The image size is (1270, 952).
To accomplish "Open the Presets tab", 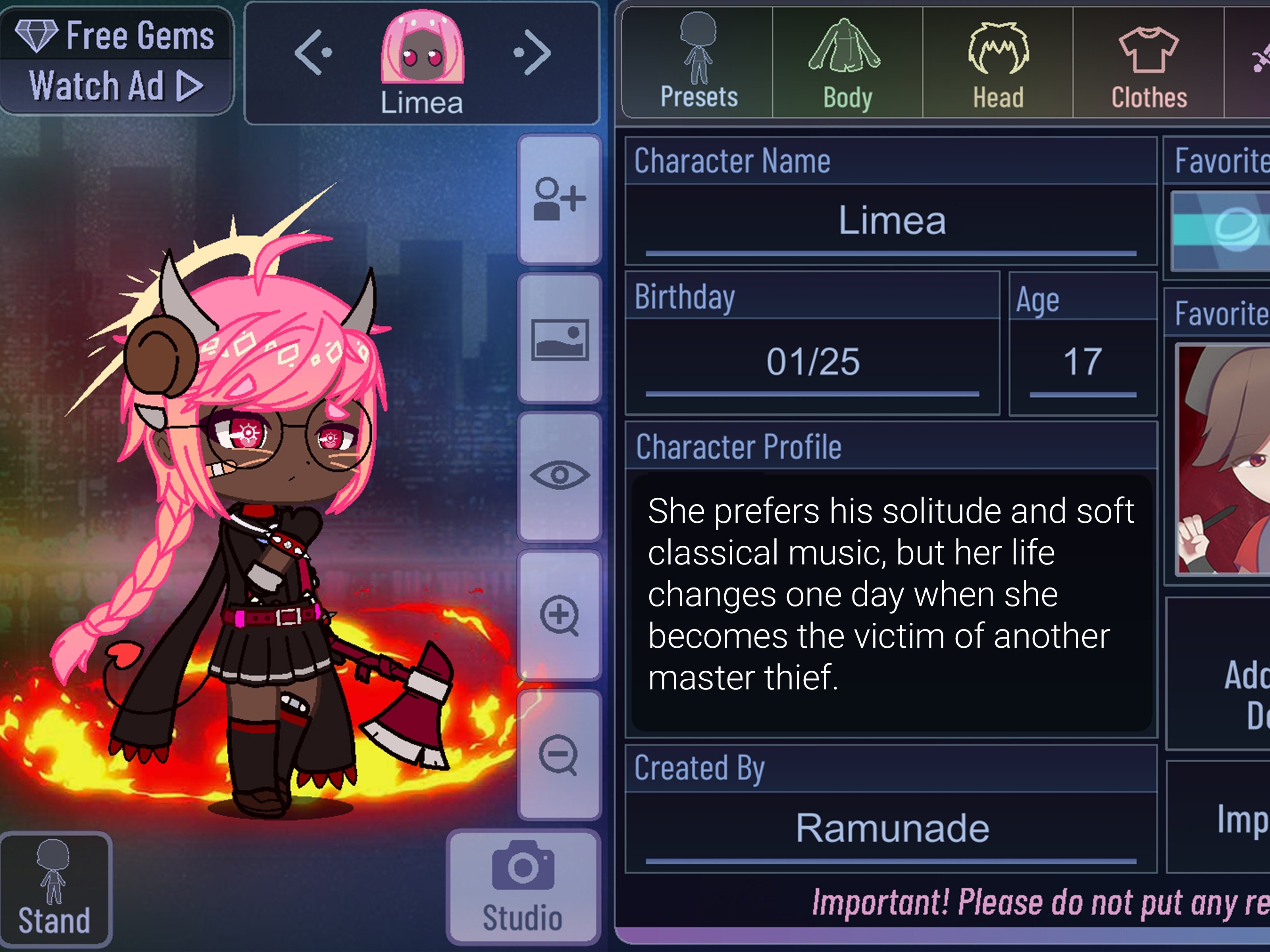I will tap(698, 63).
